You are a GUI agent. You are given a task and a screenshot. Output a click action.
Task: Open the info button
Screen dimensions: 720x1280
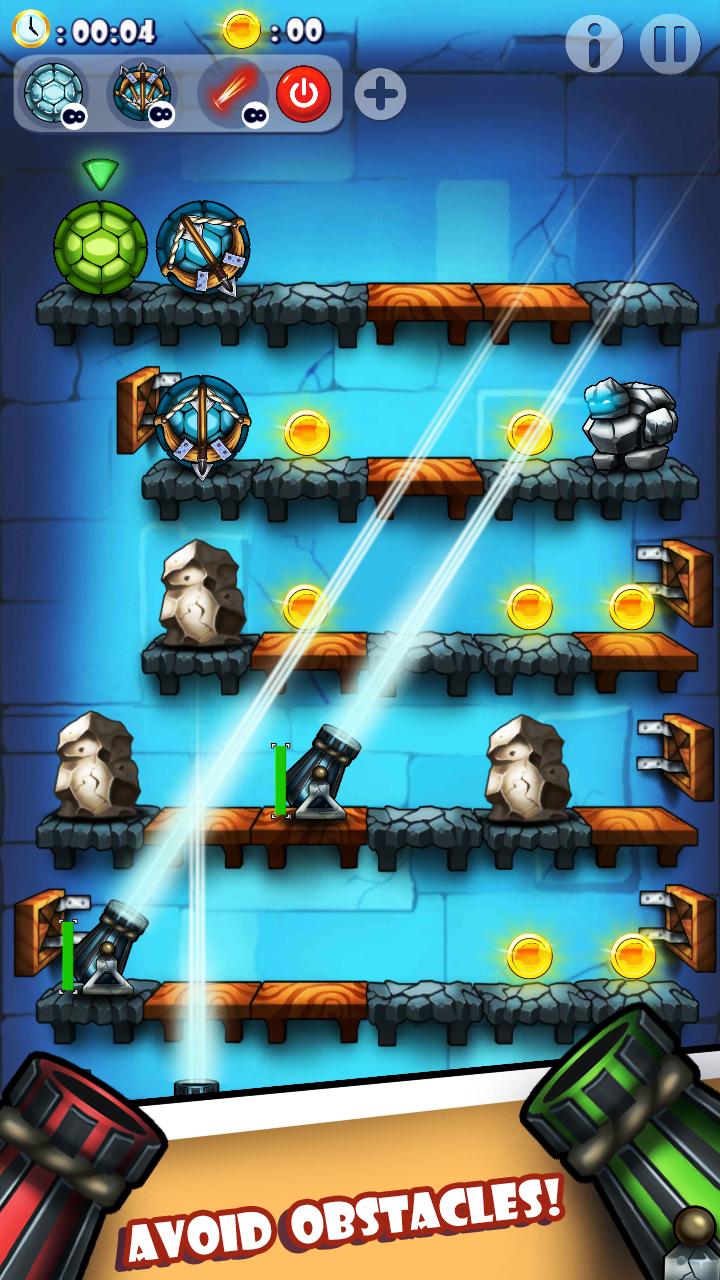click(594, 44)
